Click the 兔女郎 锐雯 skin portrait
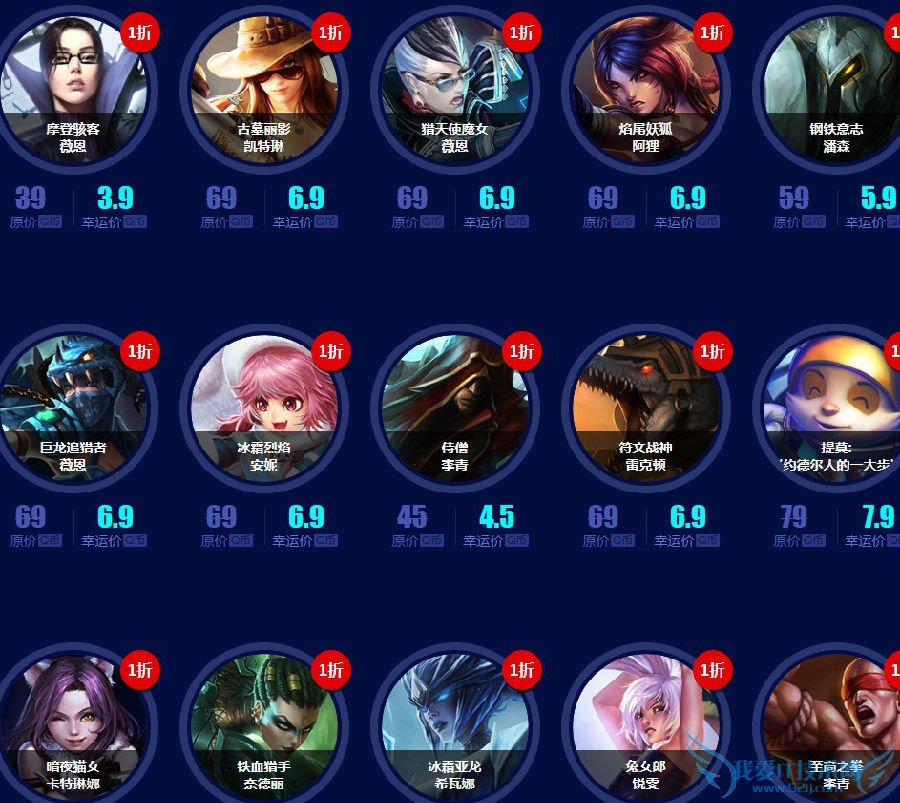 [645, 725]
